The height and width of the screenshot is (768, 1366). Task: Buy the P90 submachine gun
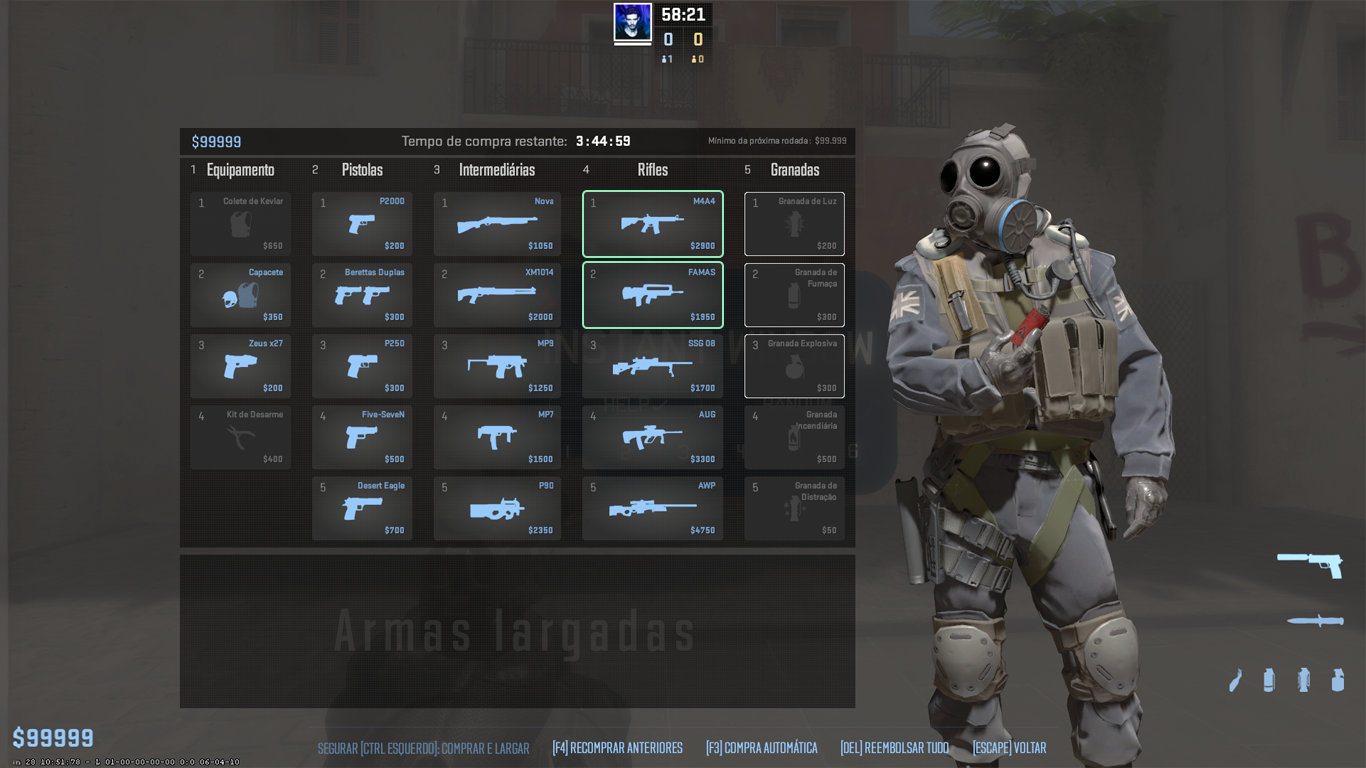(x=497, y=508)
